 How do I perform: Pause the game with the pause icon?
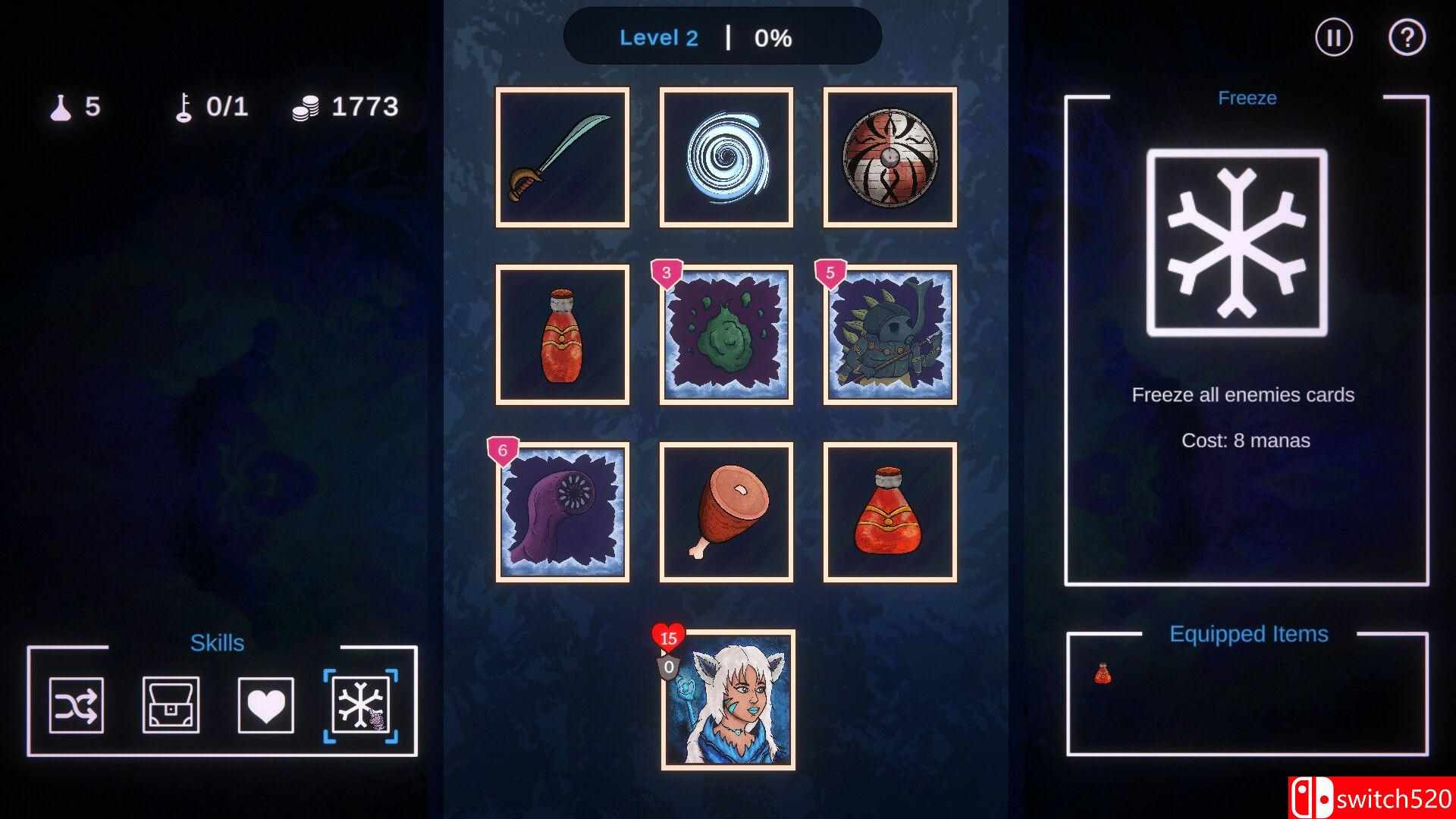coord(1334,36)
